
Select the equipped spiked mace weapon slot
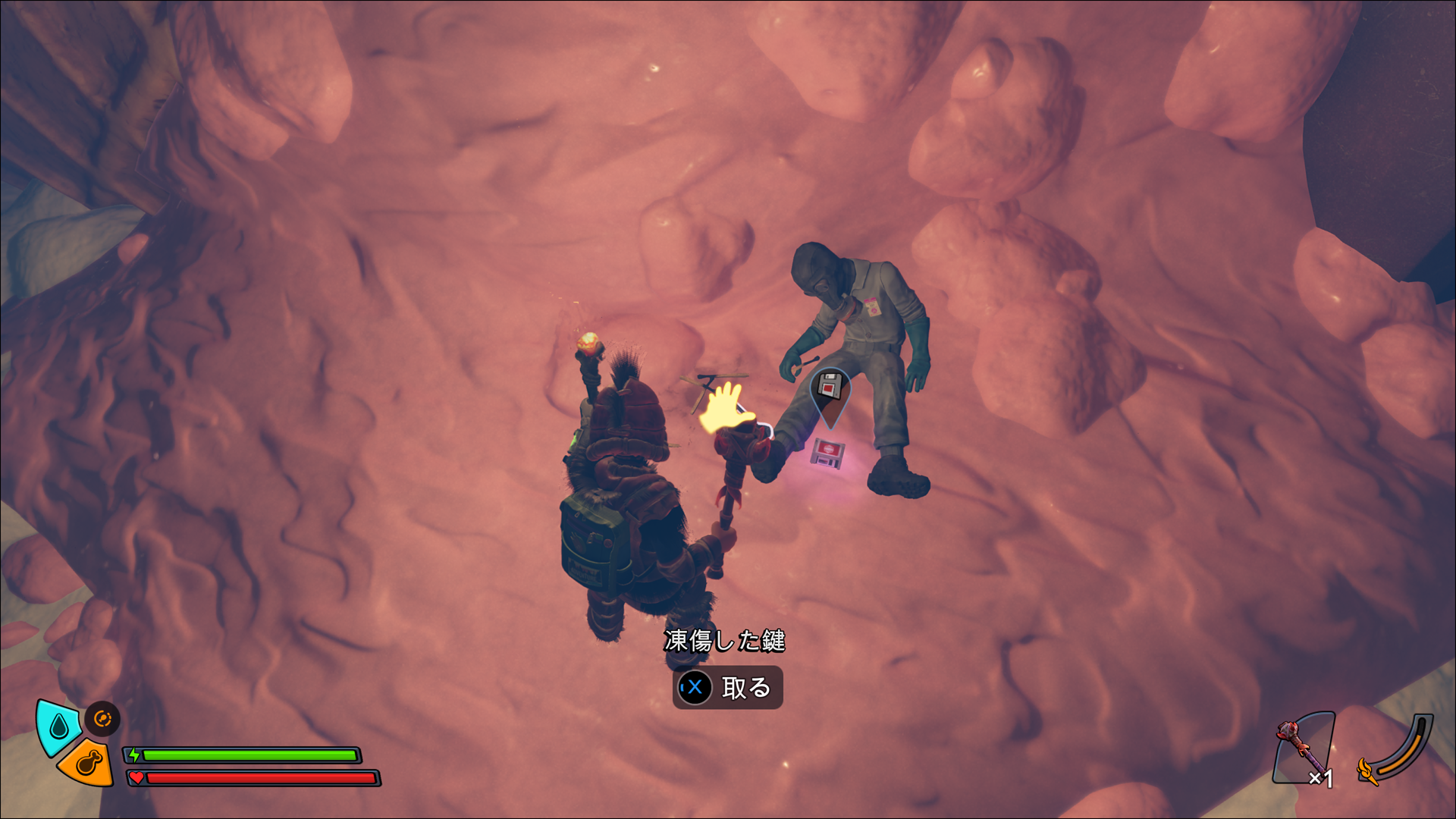1303,750
